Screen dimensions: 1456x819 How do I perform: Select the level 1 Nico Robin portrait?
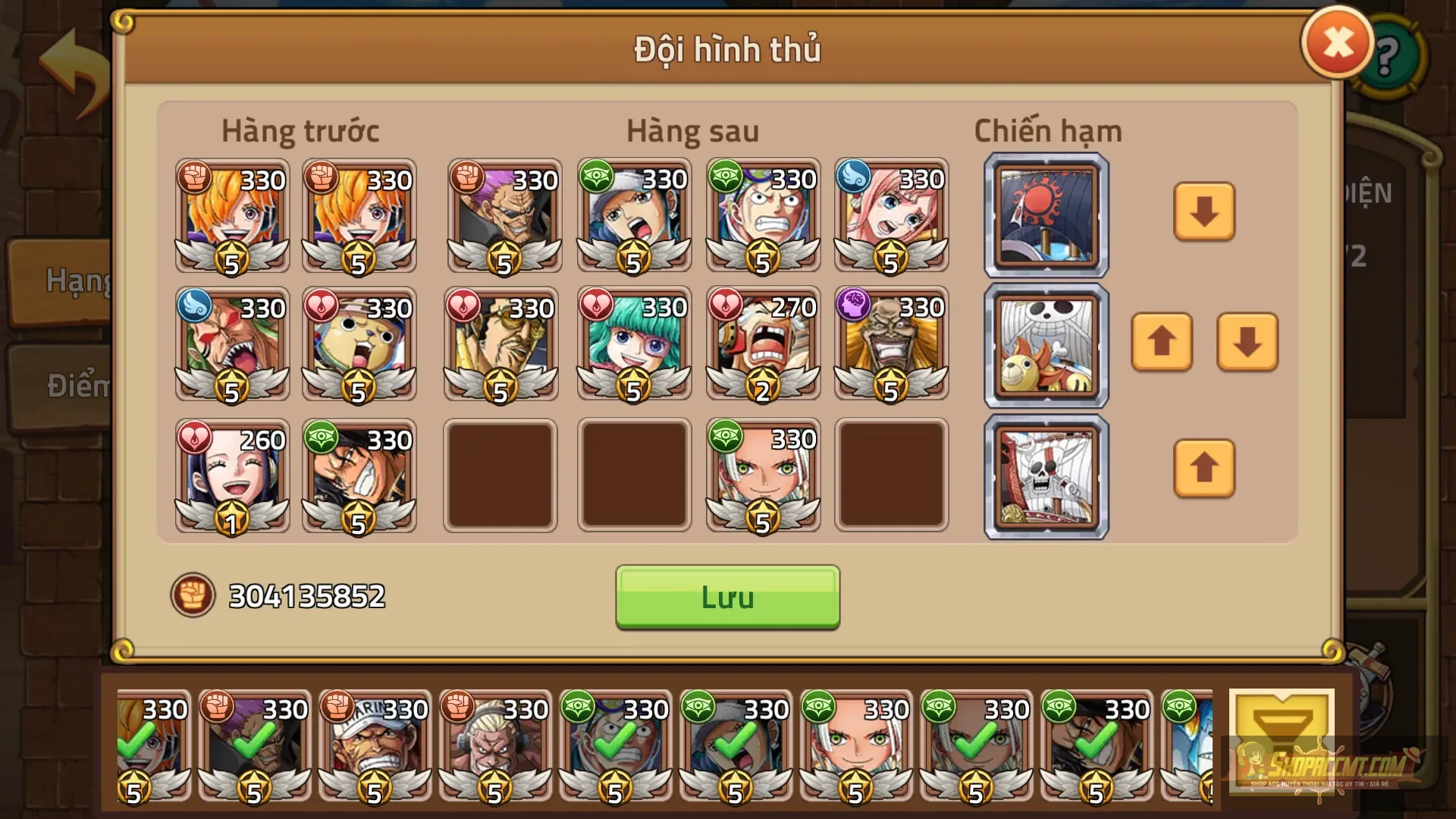coord(231,474)
